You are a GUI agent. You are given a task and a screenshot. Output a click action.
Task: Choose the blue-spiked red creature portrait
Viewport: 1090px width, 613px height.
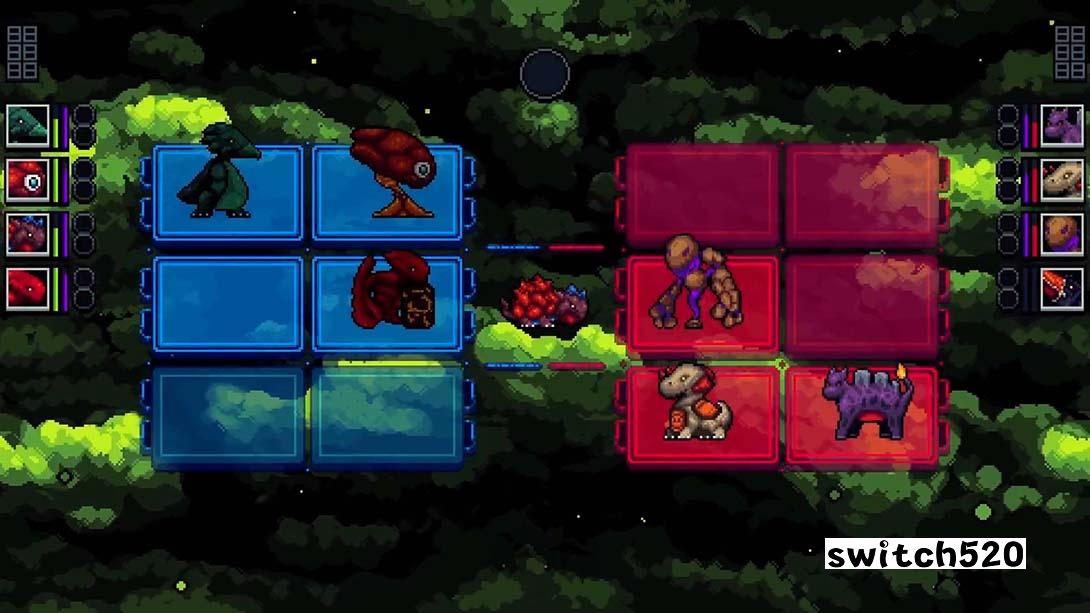point(27,234)
